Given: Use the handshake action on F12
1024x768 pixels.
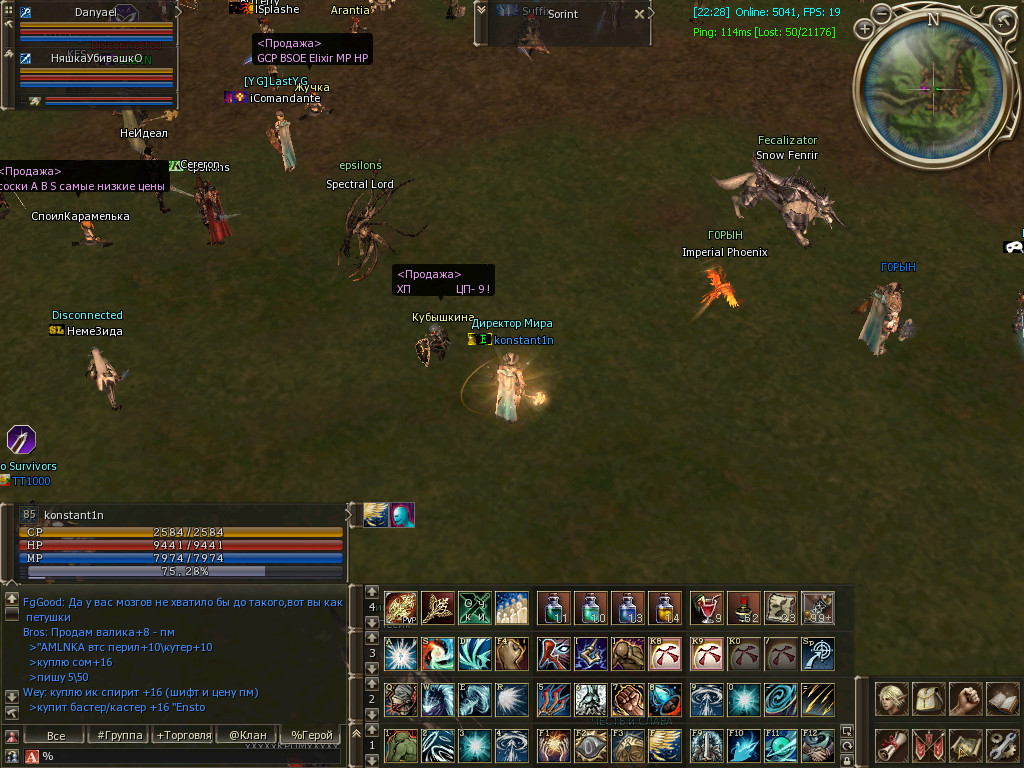Looking at the screenshot, I should pos(817,746).
